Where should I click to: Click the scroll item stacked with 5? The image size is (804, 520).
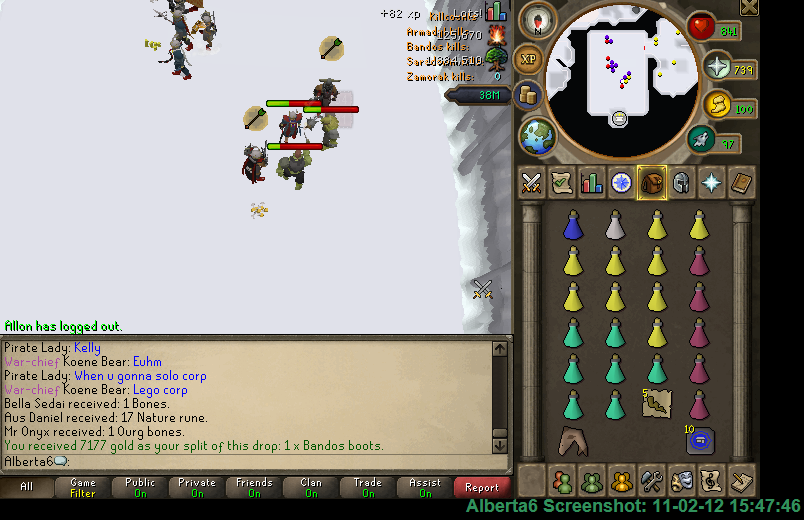pyautogui.click(x=657, y=403)
